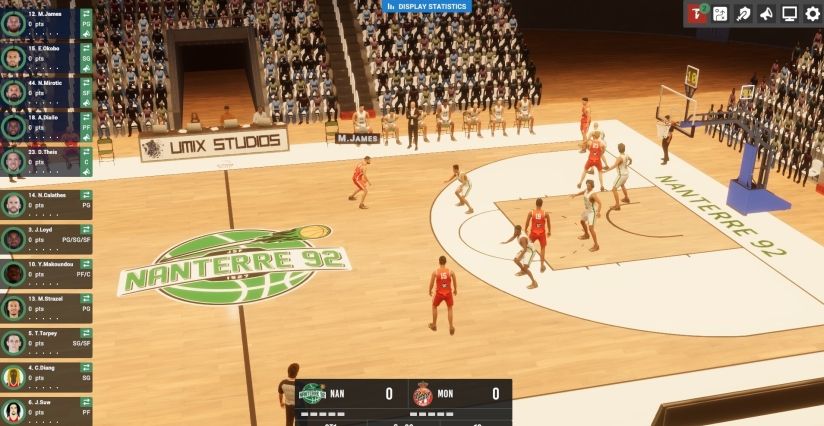This screenshot has width=824, height=426.
Task: Select J.Sow bench card
Action: (40, 410)
